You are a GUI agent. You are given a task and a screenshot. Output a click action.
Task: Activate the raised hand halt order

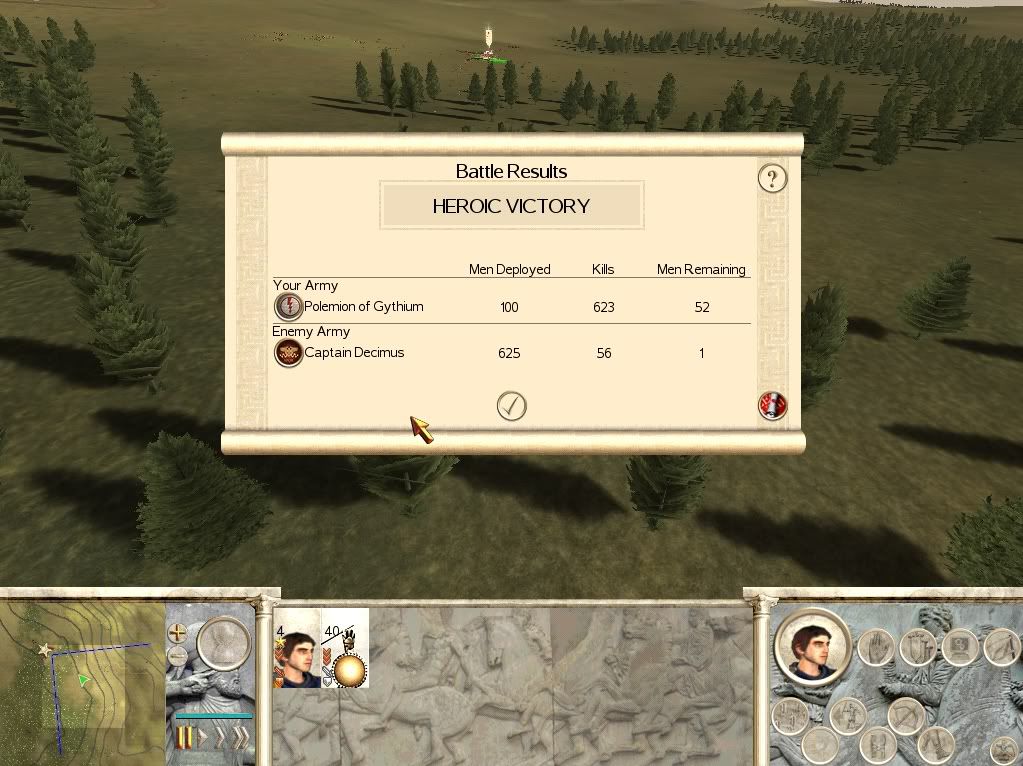click(875, 648)
